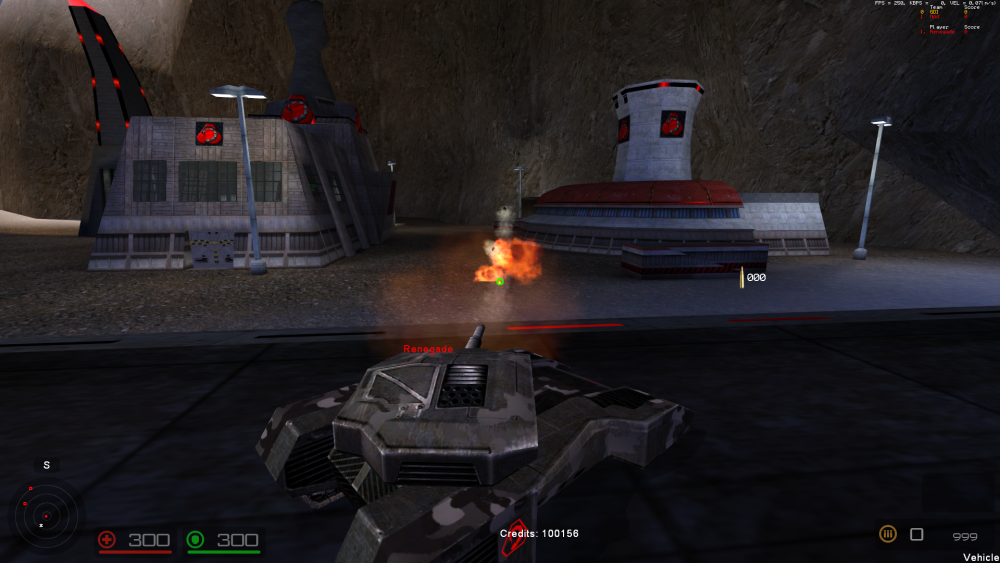Click the orange ammo bullets weapon icon

pos(887,535)
